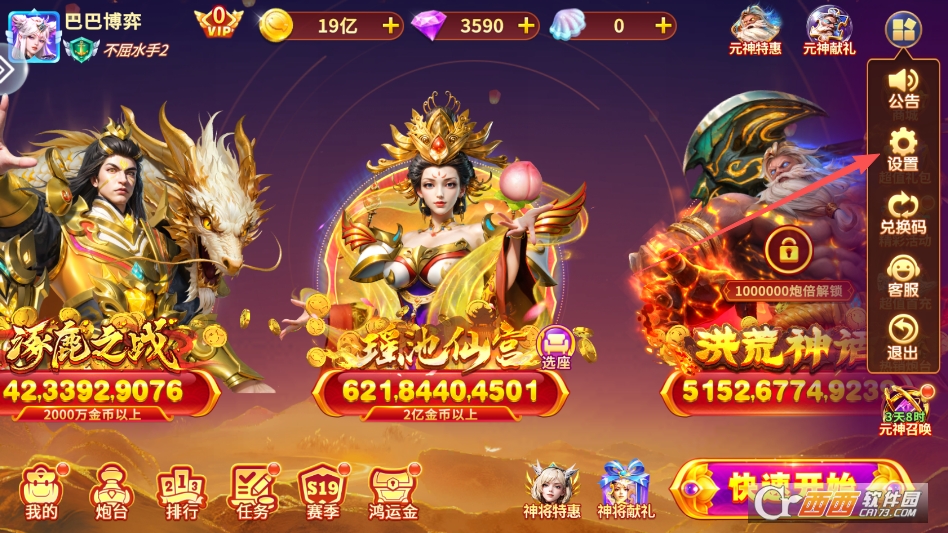Add purple diamonds with the plus button
Viewport: 948px width, 533px height.
(x=526, y=26)
